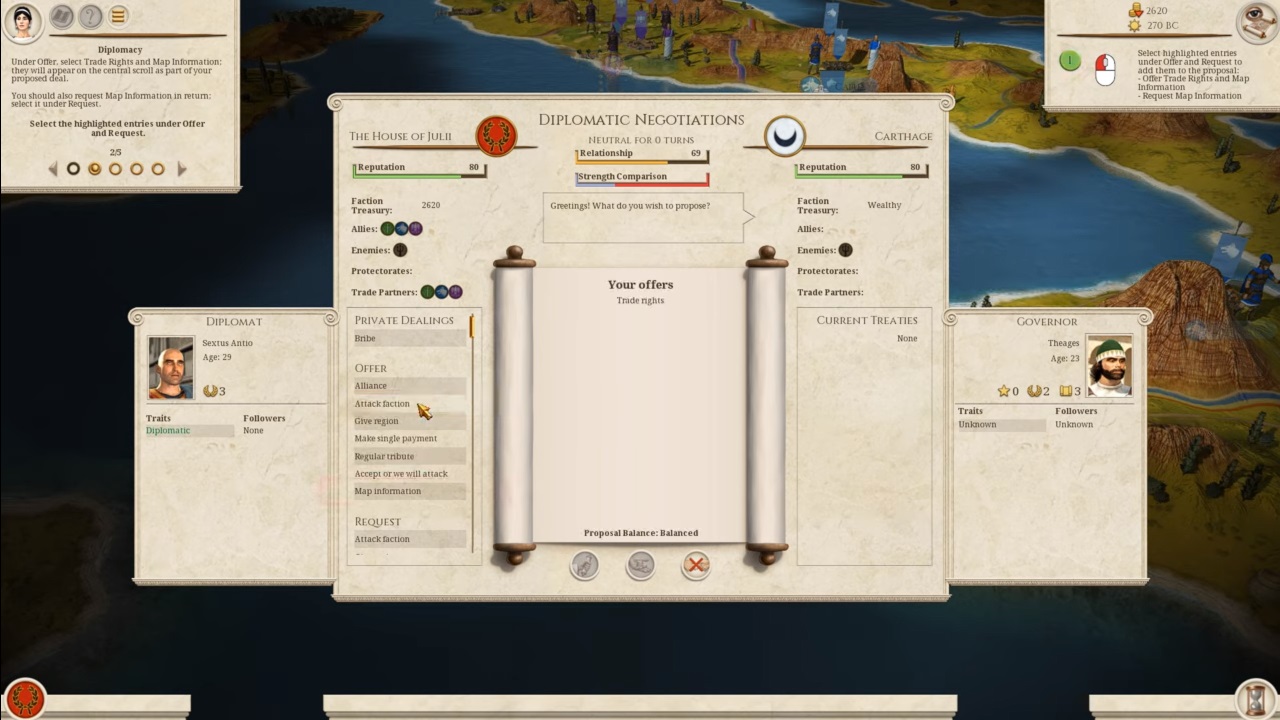
Task: Advance the tutorial with the right arrow
Action: click(182, 169)
